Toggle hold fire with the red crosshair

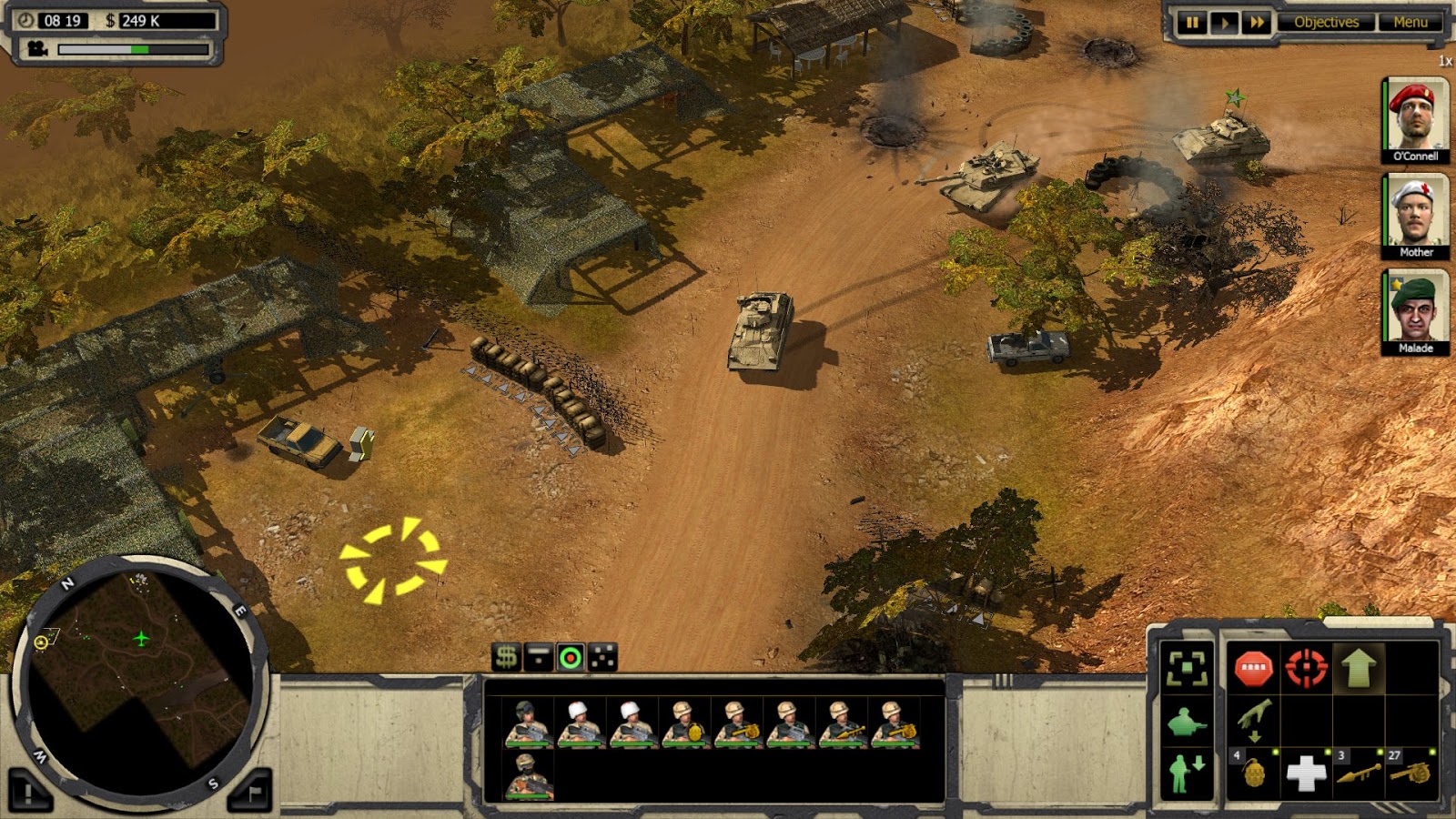pos(1306,667)
